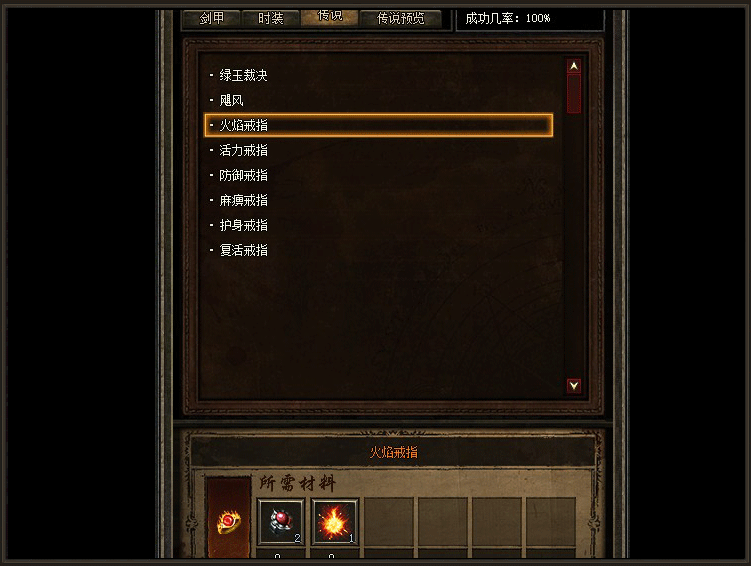Choose the 麻痹戒指 entry
The width and height of the screenshot is (751, 566).
pyautogui.click(x=243, y=200)
